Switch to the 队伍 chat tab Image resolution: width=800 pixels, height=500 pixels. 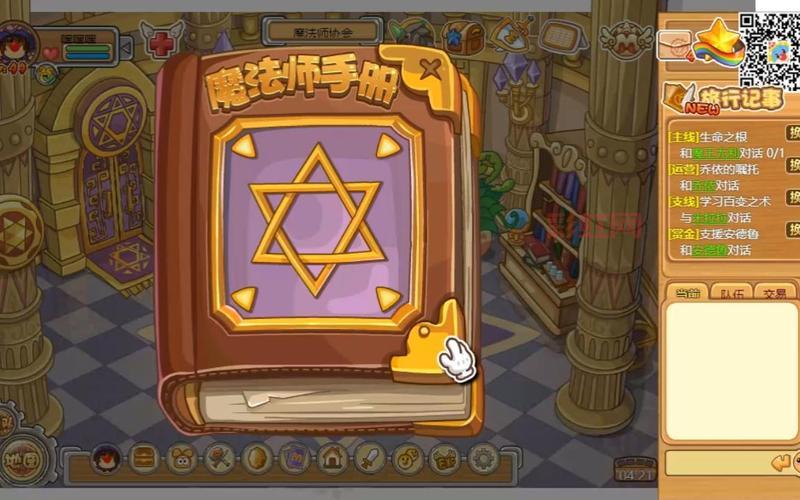[x=729, y=293]
